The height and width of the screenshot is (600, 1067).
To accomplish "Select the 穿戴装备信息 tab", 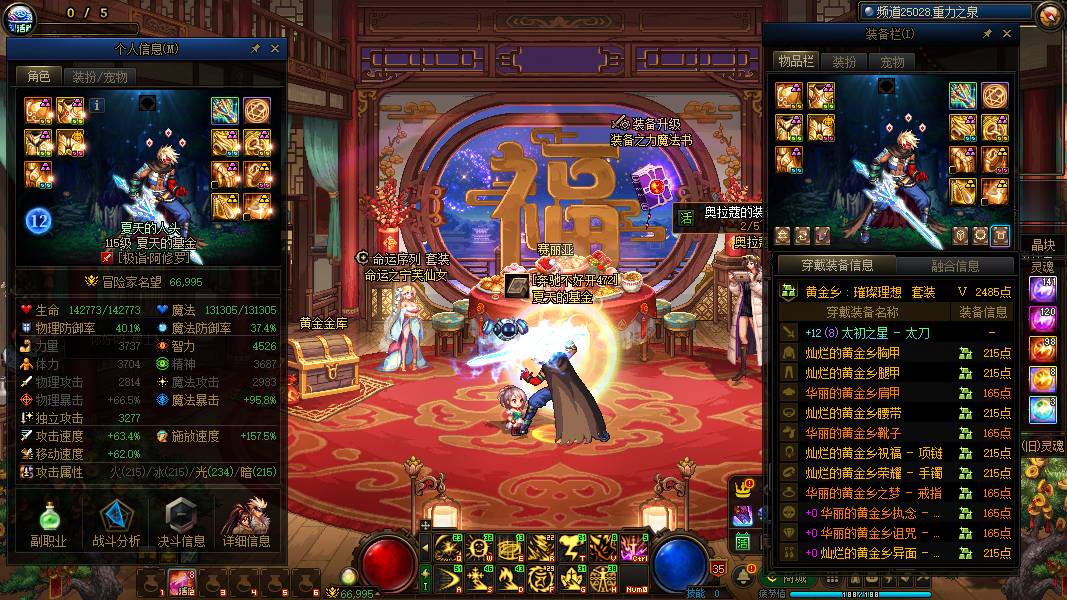I will [836, 266].
